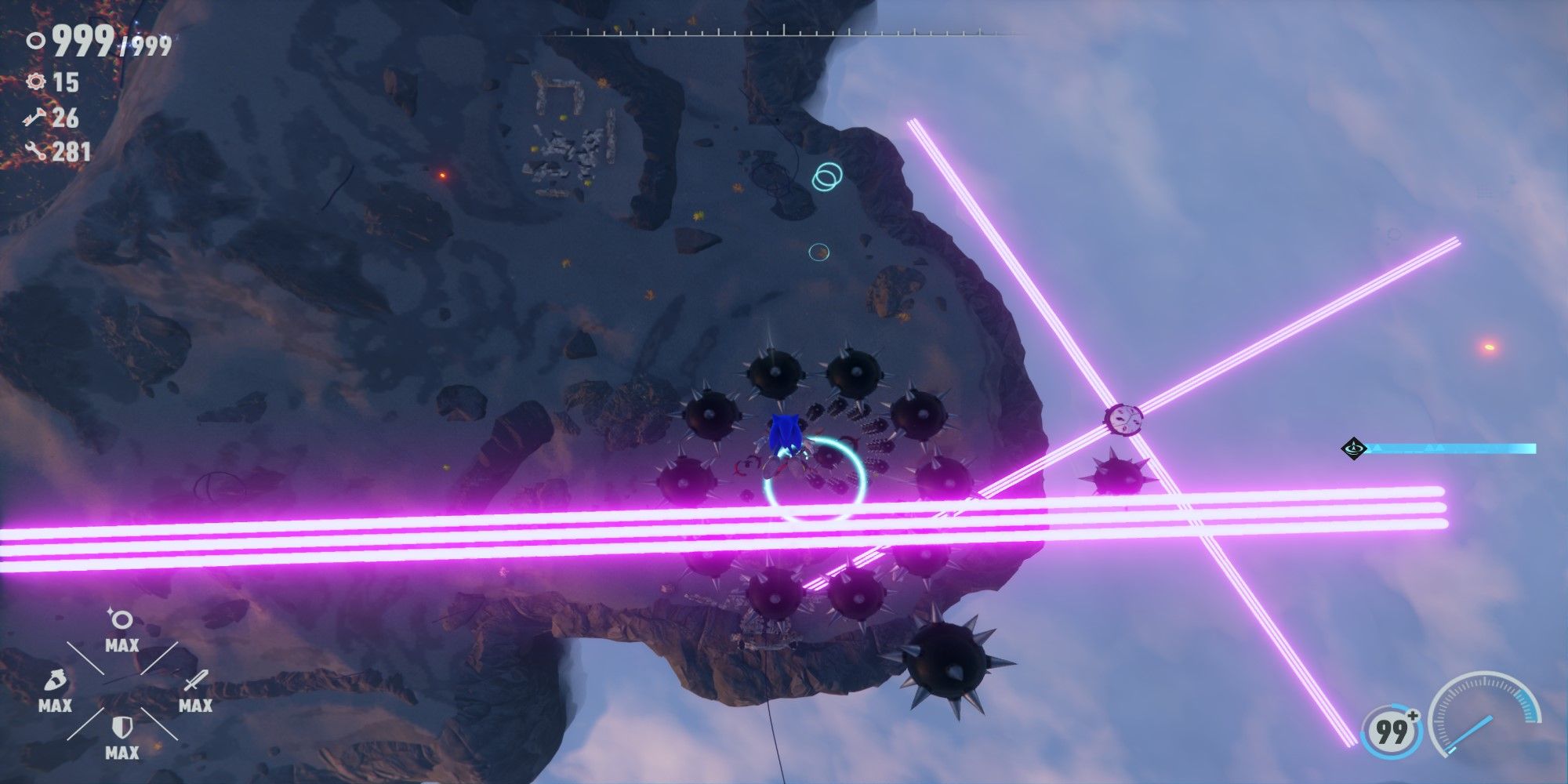Click the small cyan target circle above Sonic
Screen dimensions: 1568x784
click(818, 251)
